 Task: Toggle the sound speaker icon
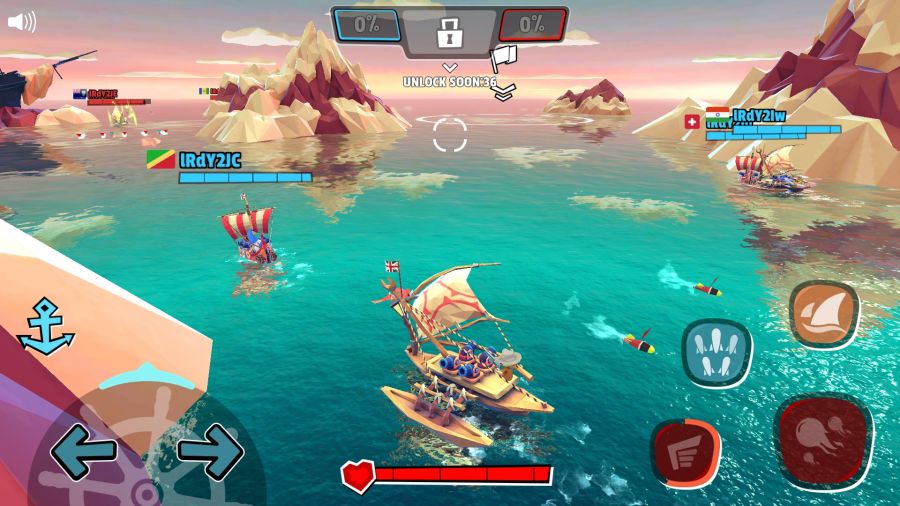(x=21, y=22)
